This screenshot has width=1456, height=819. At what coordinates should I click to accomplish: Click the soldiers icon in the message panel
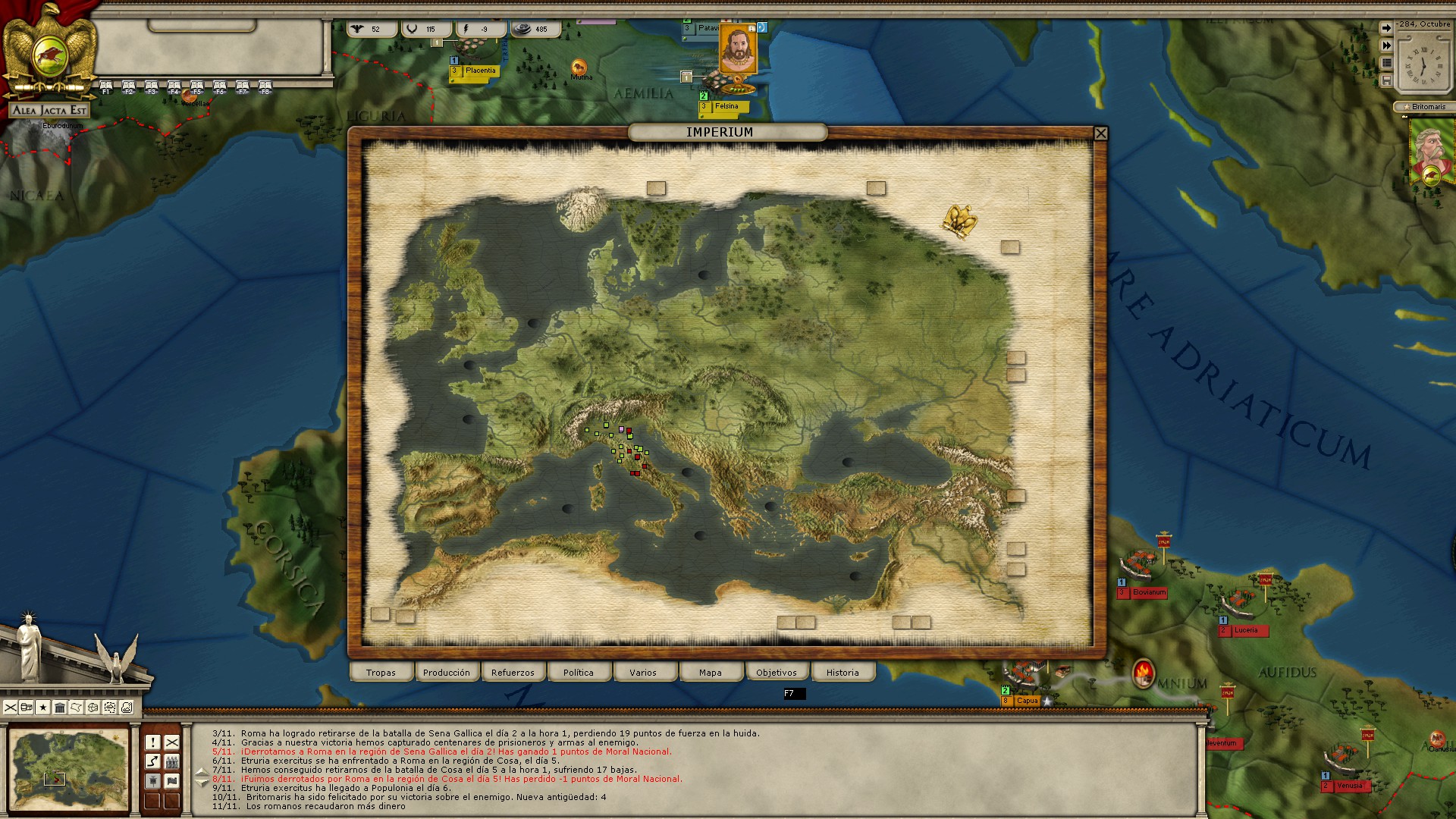(173, 761)
